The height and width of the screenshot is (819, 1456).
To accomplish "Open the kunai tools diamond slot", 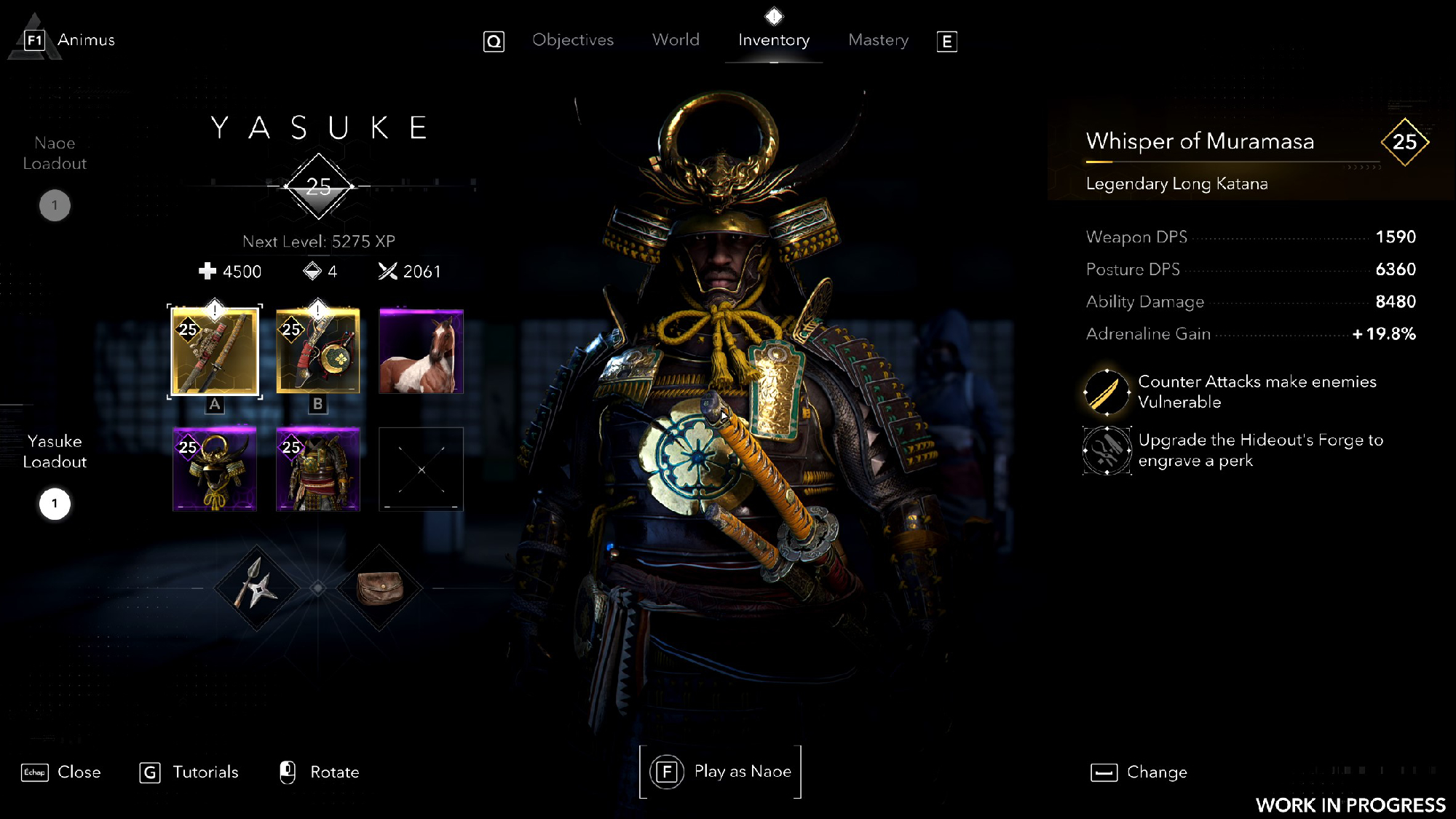I will tap(256, 587).
